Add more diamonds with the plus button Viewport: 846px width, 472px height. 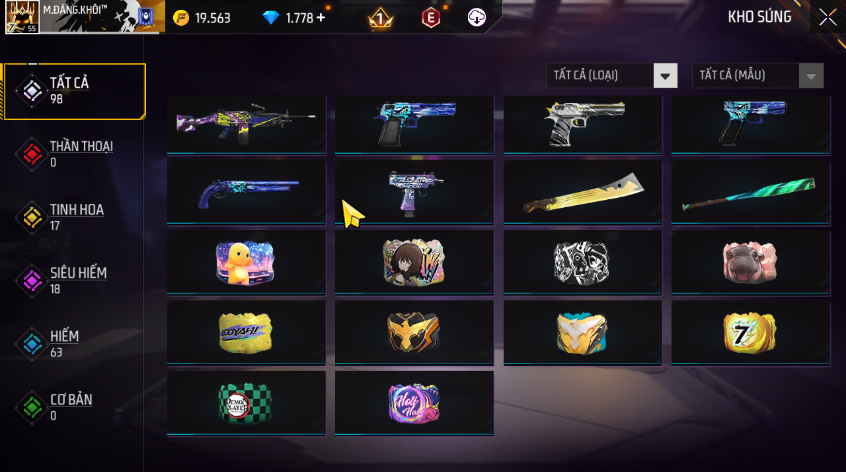pos(321,18)
